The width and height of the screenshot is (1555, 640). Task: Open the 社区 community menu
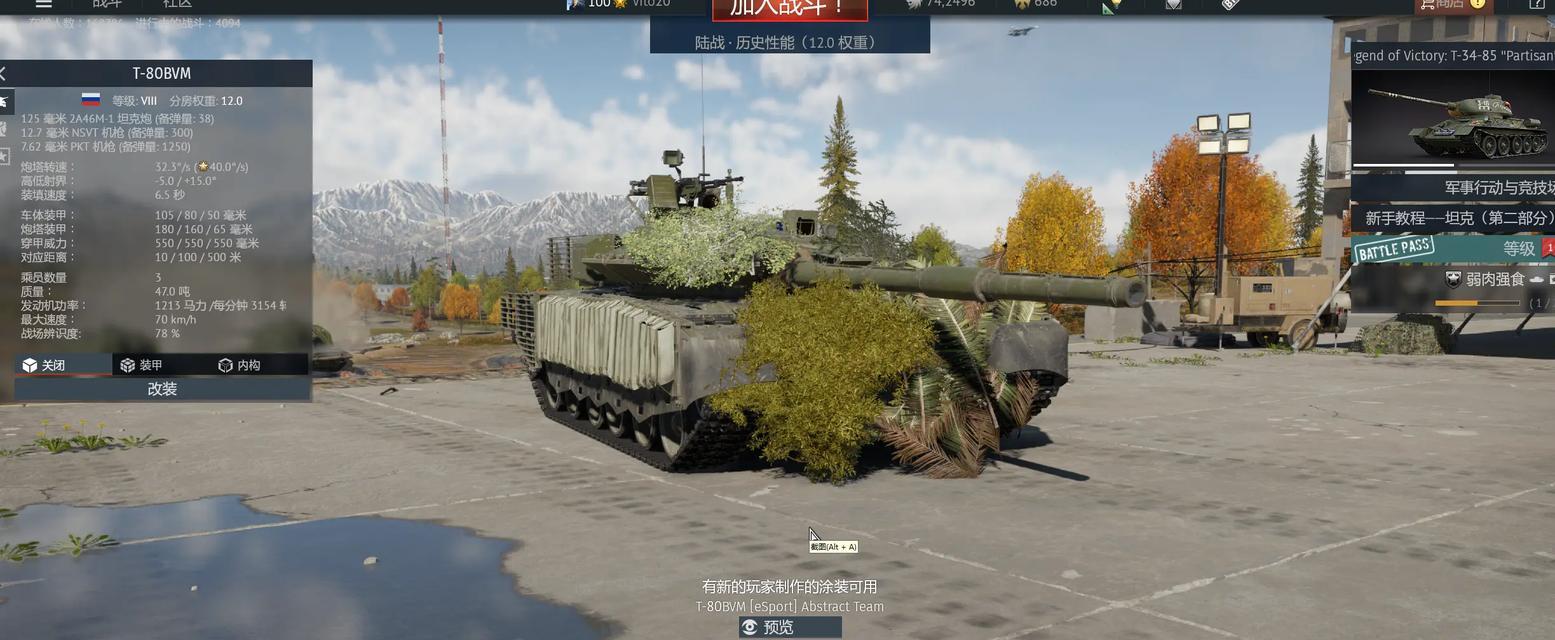click(x=177, y=4)
